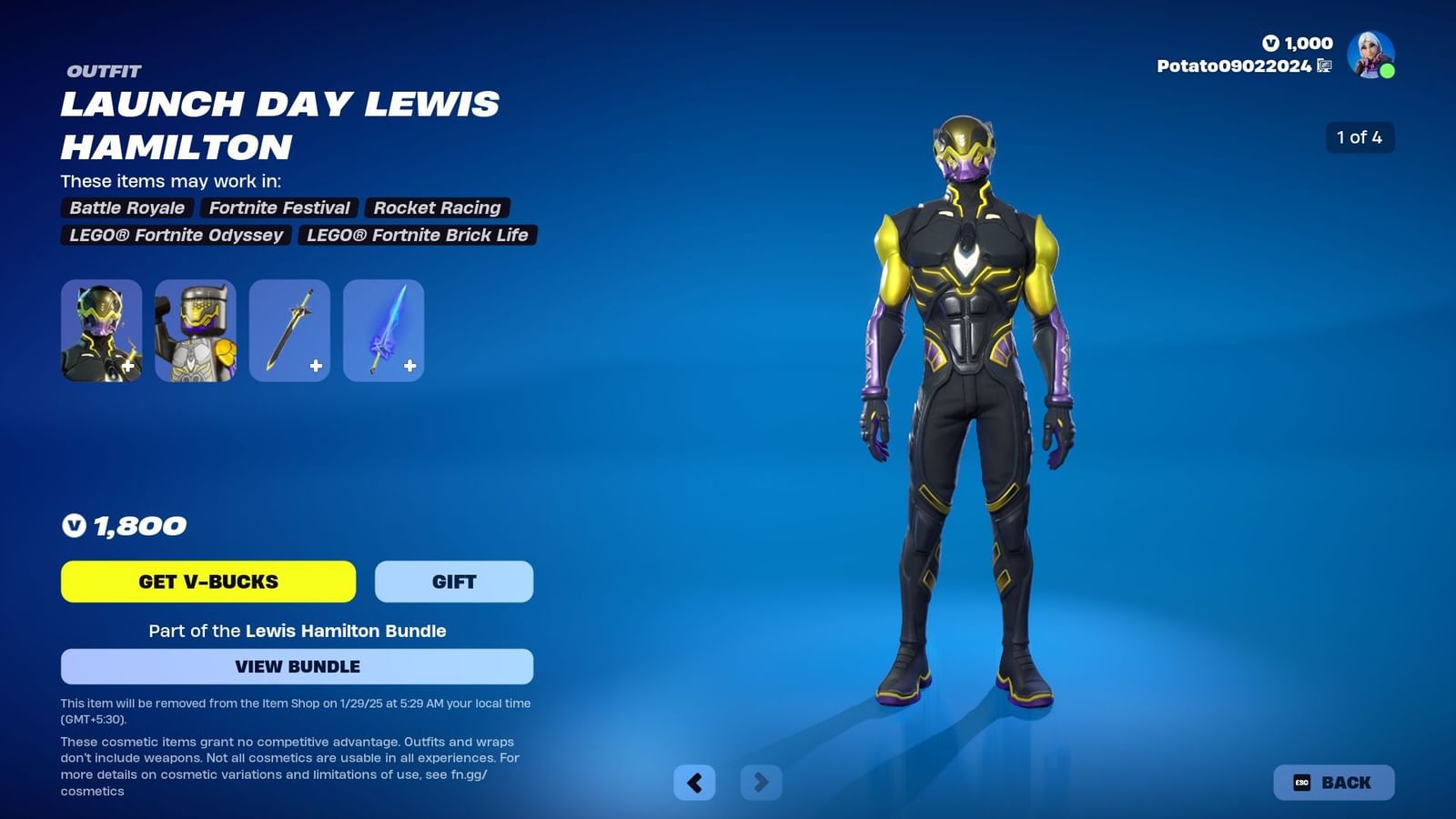Select the Launch Day Lewis Hamilton outfit thumbnail
This screenshot has height=819, width=1456.
(102, 330)
